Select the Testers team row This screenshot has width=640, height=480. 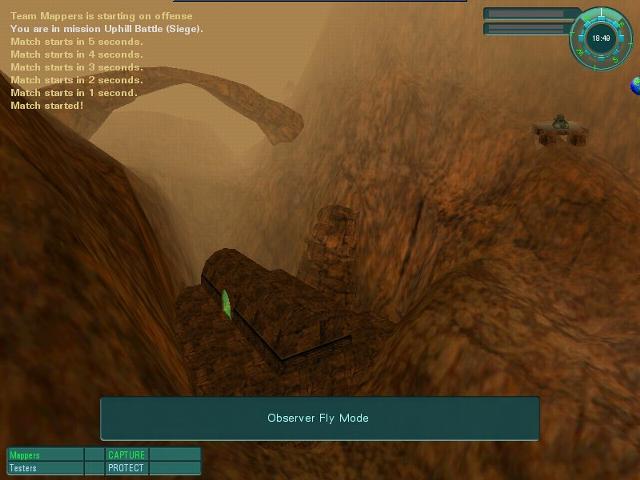(44, 468)
